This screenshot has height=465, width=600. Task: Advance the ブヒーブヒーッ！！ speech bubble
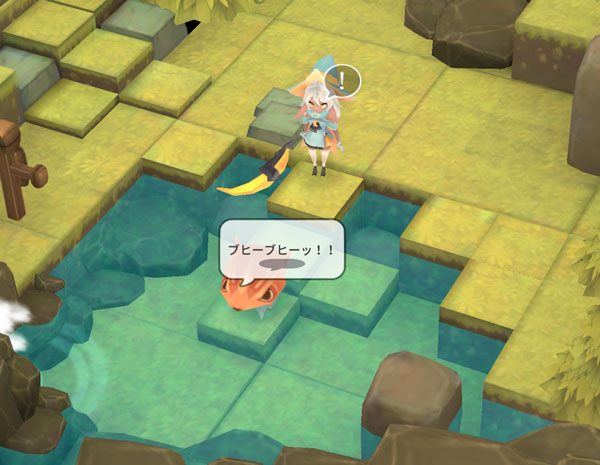pos(282,251)
